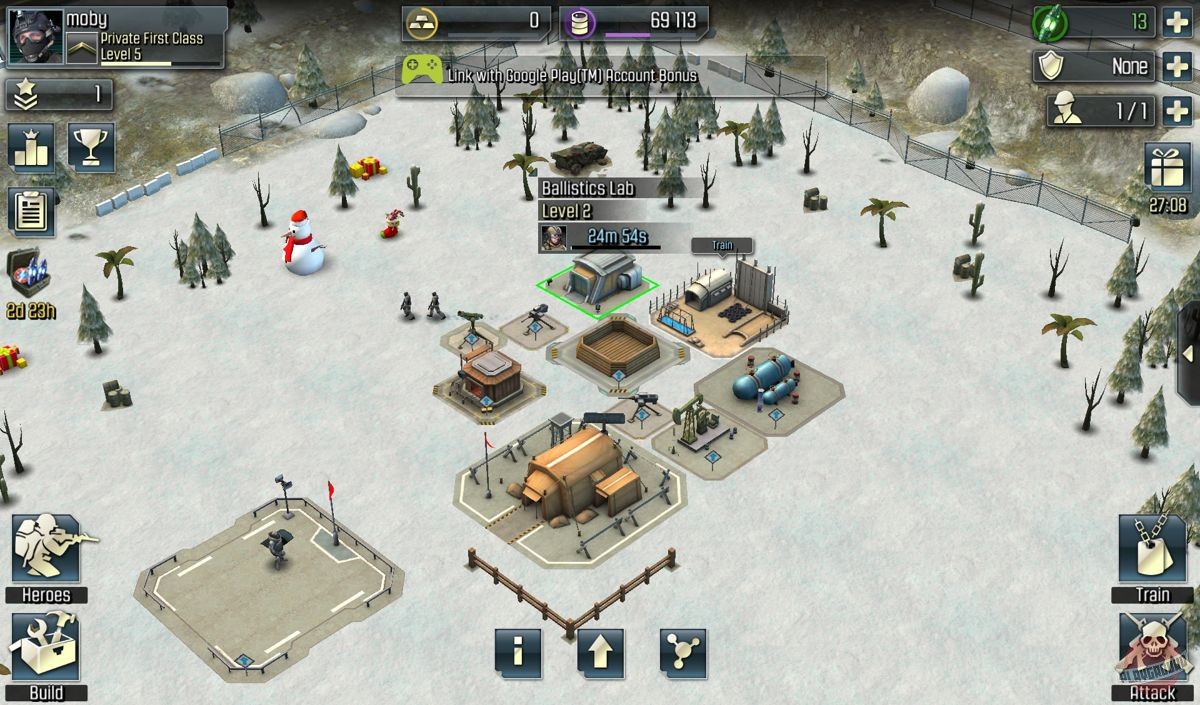1200x705 pixels.
Task: Open the trophy achievements icon
Action: point(91,148)
